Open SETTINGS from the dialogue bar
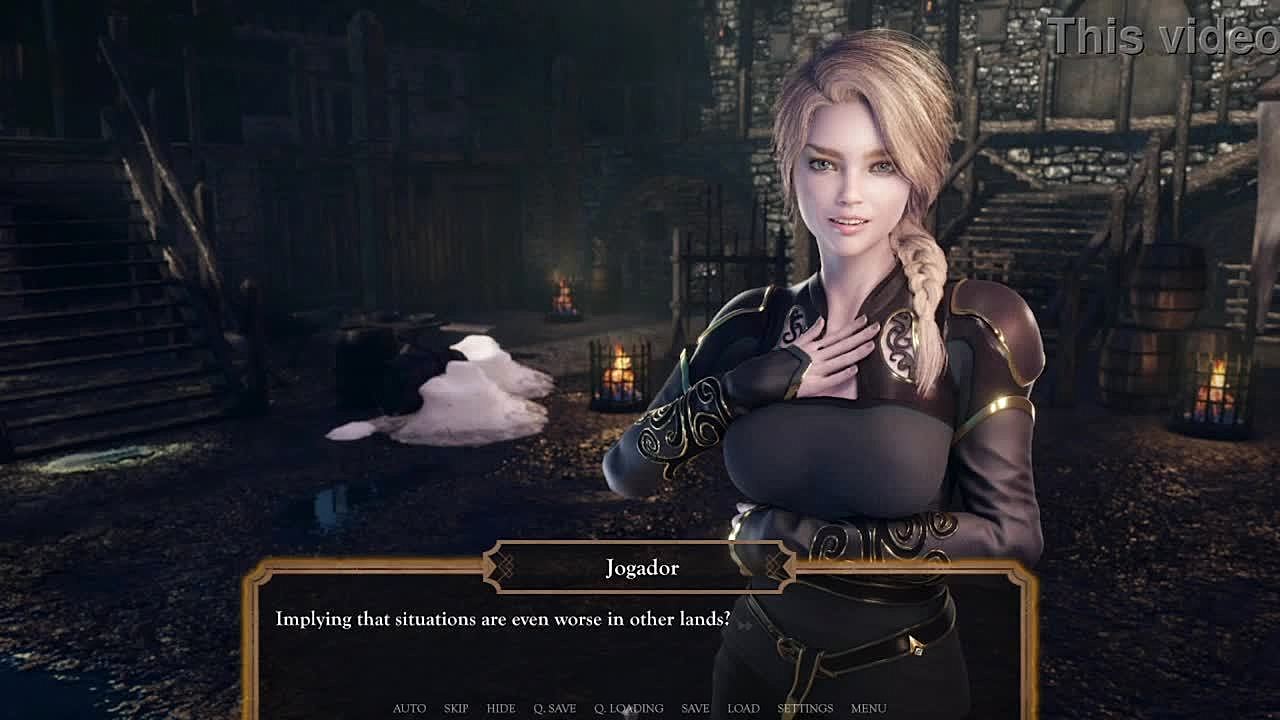 click(805, 708)
